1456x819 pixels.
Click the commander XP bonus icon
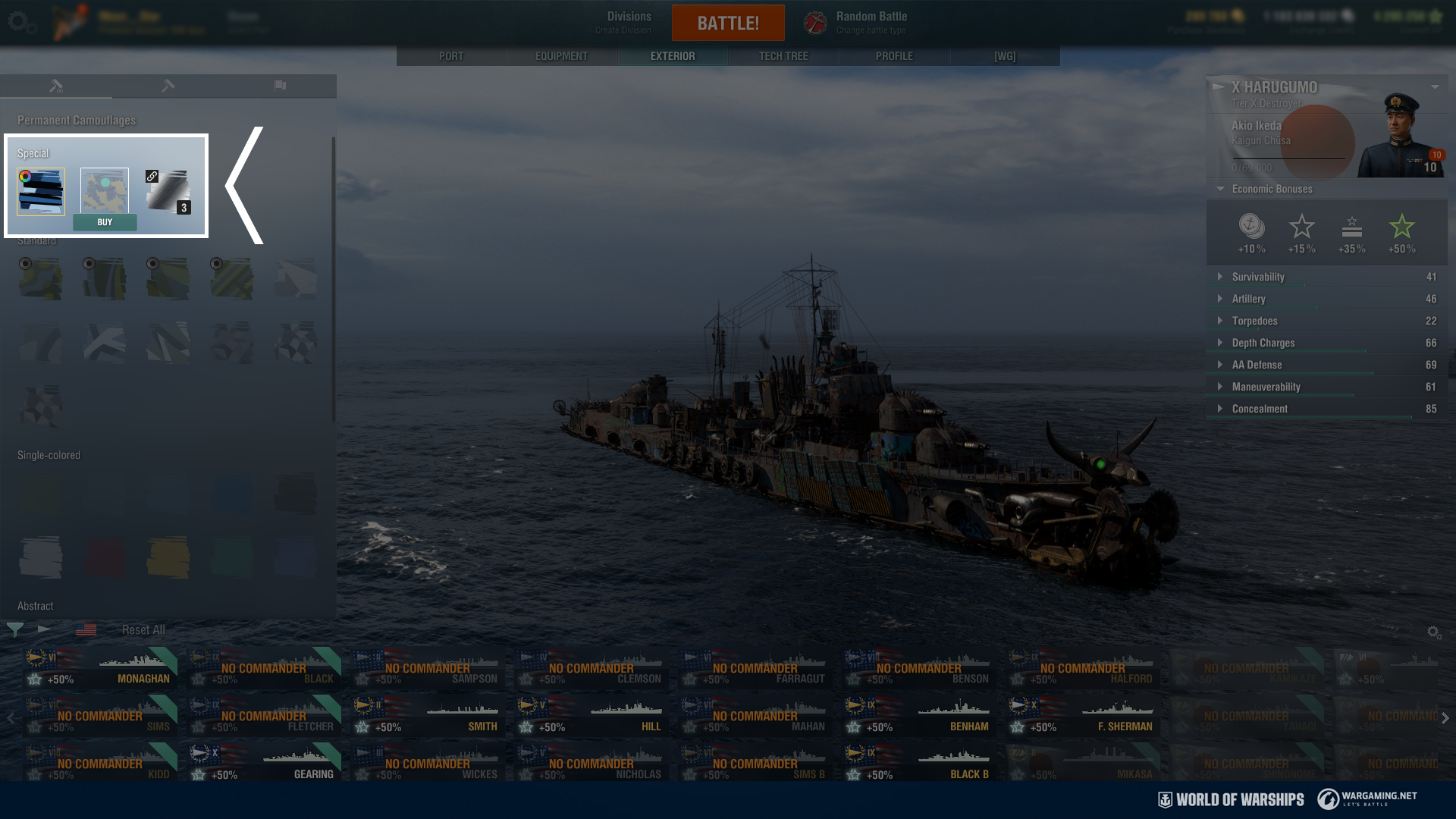click(1353, 226)
